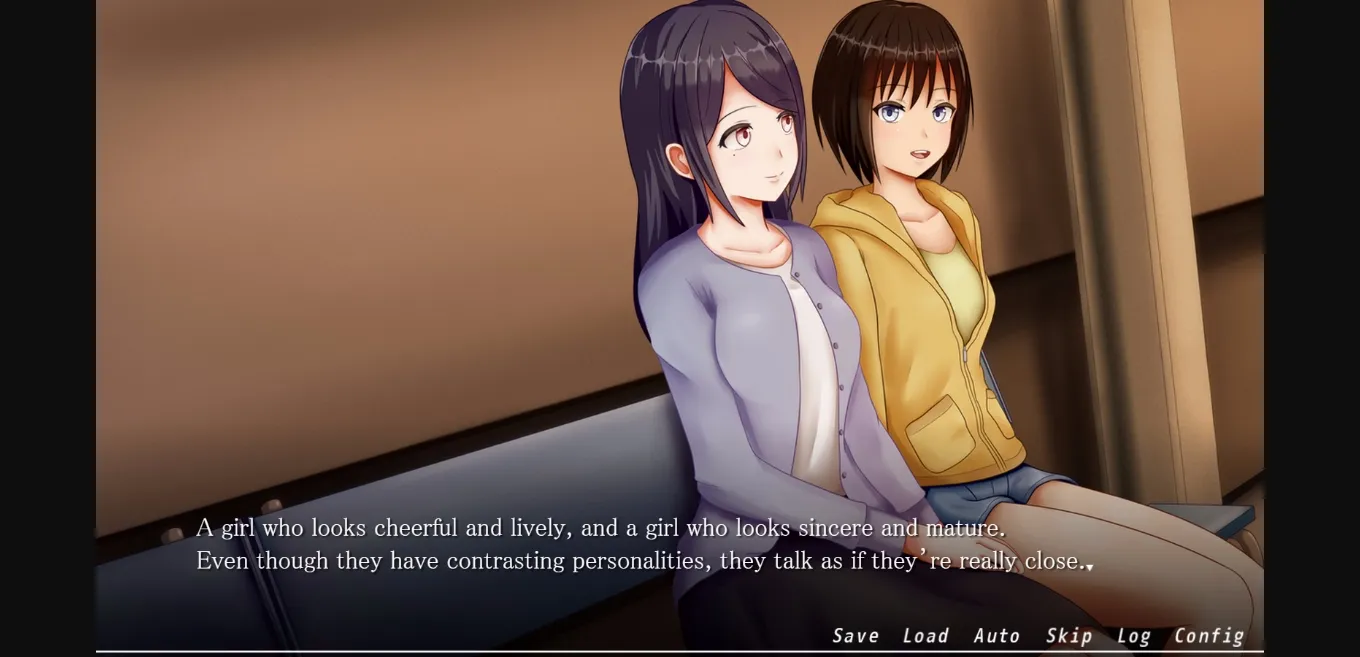Open the Config settings
The width and height of the screenshot is (1360, 657).
pos(1208,636)
